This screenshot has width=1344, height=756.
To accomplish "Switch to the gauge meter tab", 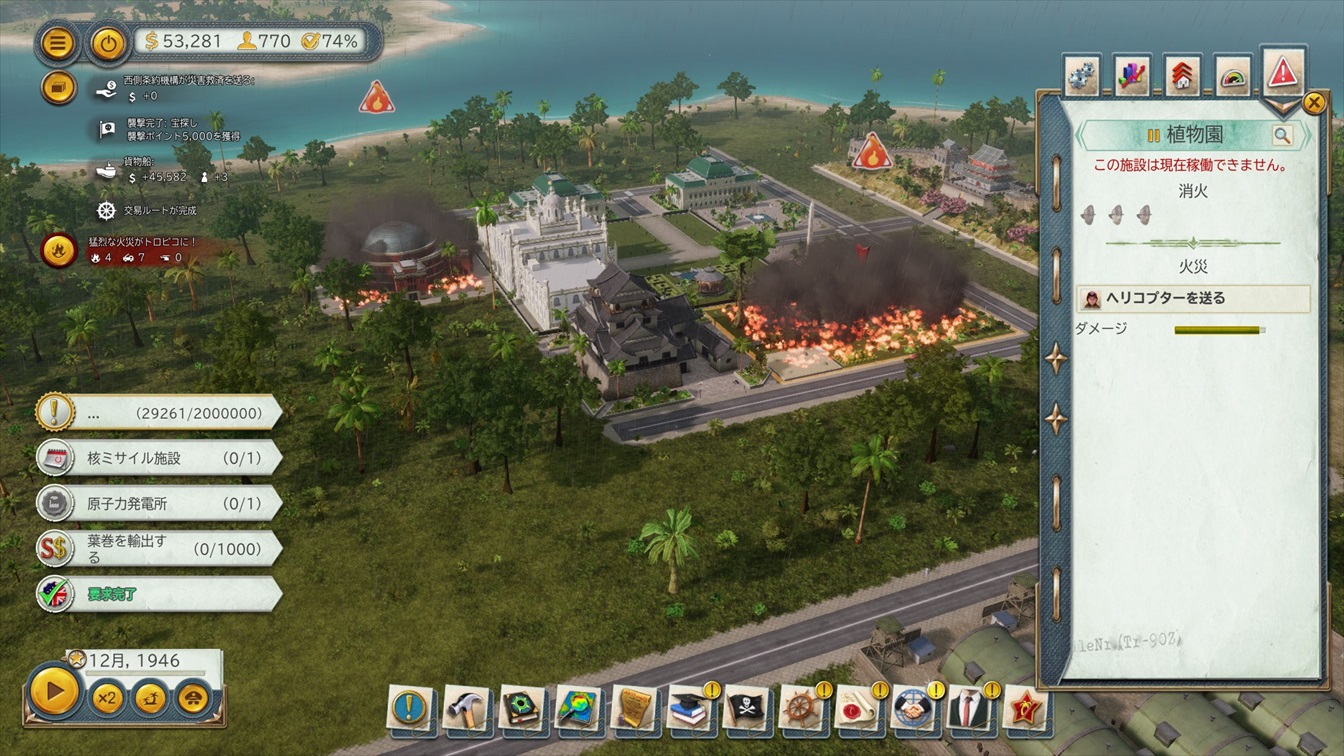I will tap(1233, 76).
